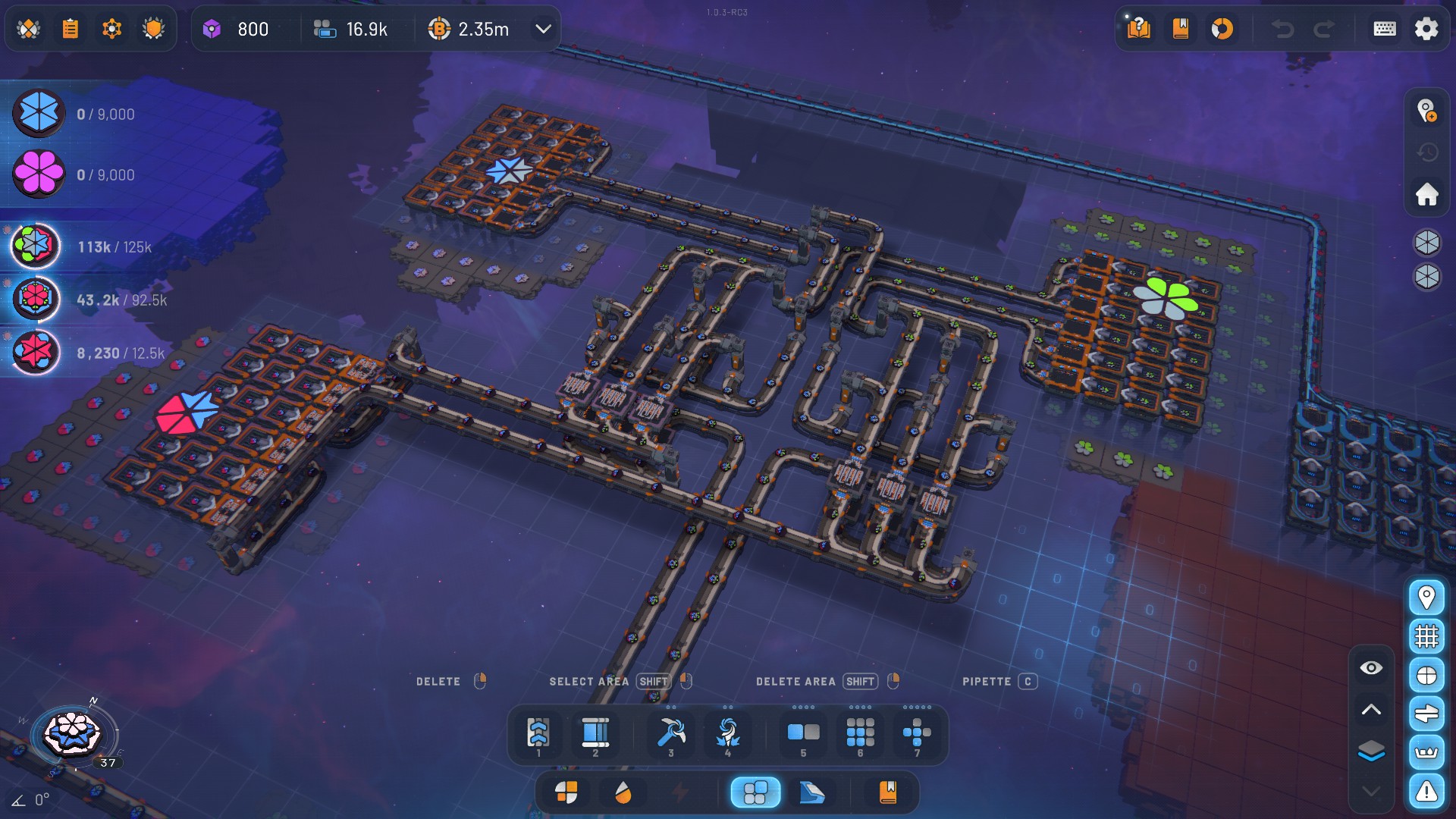Viewport: 1456px width, 819px height.
Task: Toggle the grid overlay in right sidebar
Action: click(1426, 635)
